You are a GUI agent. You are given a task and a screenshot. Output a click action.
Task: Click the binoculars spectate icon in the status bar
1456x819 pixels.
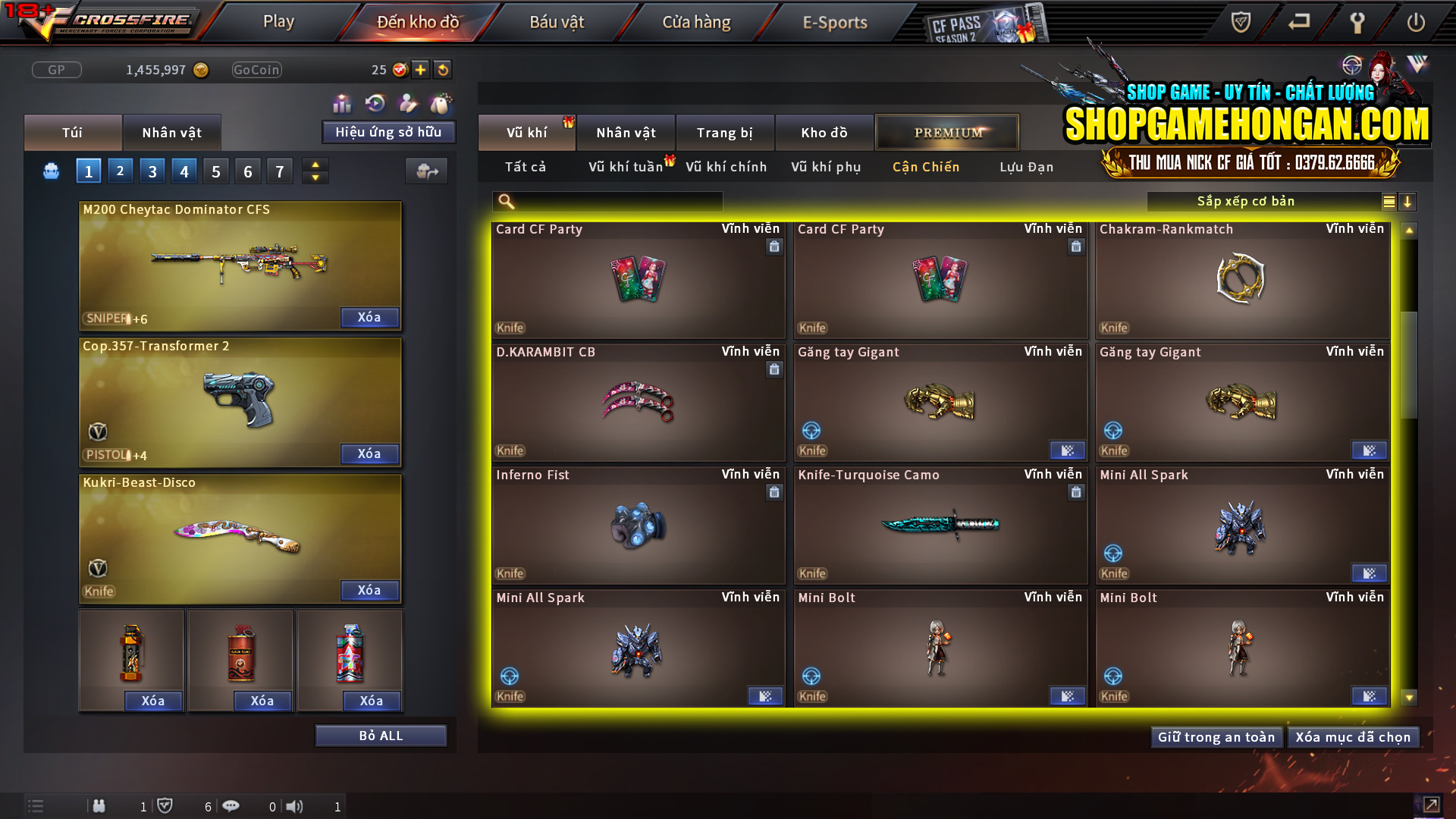[99, 806]
